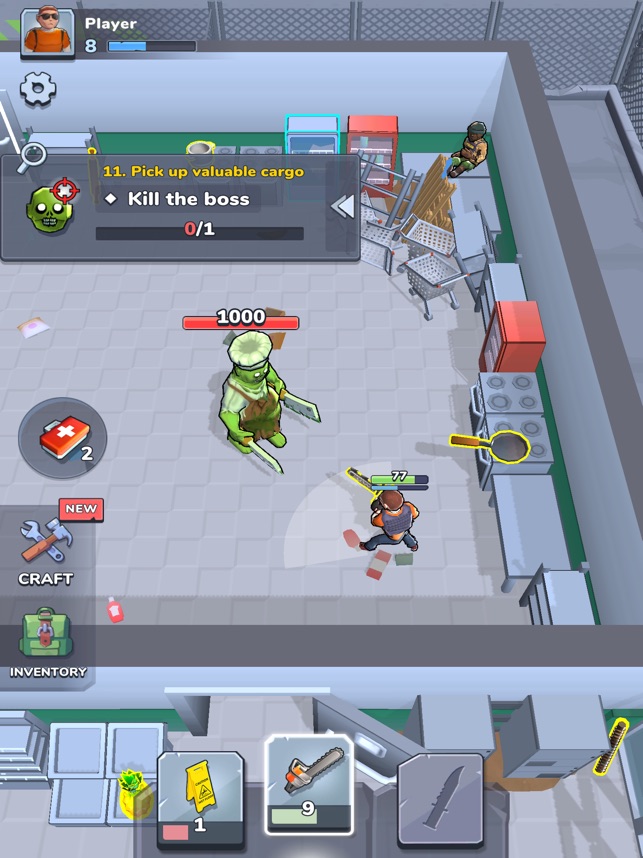Viewport: 643px width, 858px height.
Task: Open the Inventory backpack
Action: (48, 642)
